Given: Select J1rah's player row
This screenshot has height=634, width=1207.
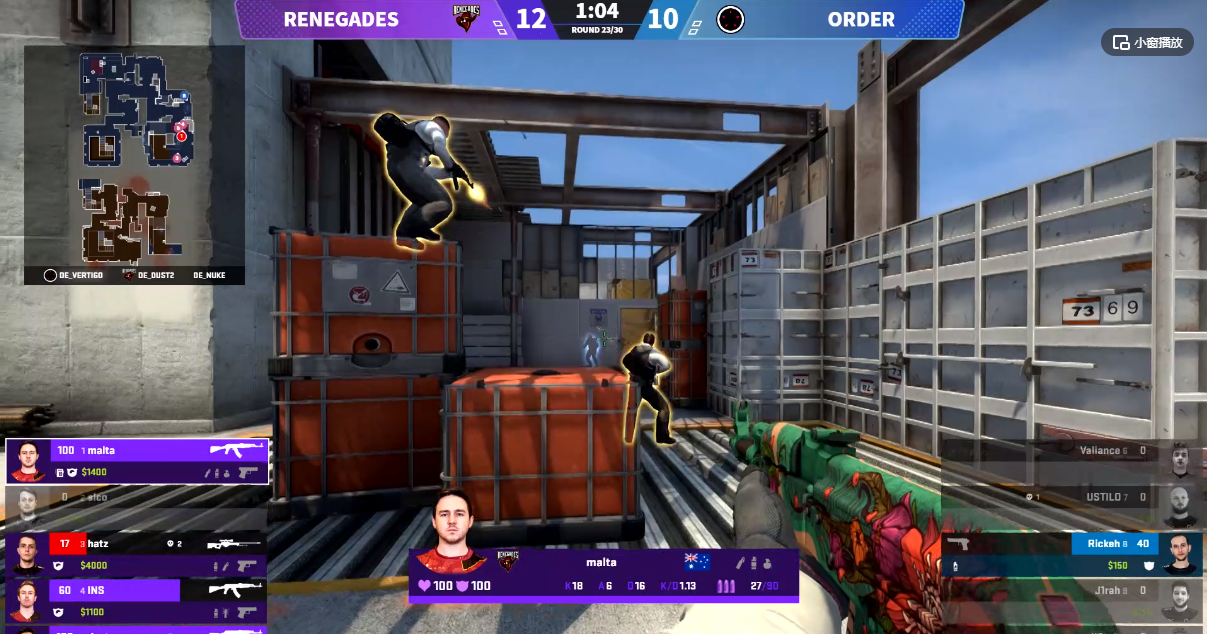Looking at the screenshot, I should [1072, 600].
